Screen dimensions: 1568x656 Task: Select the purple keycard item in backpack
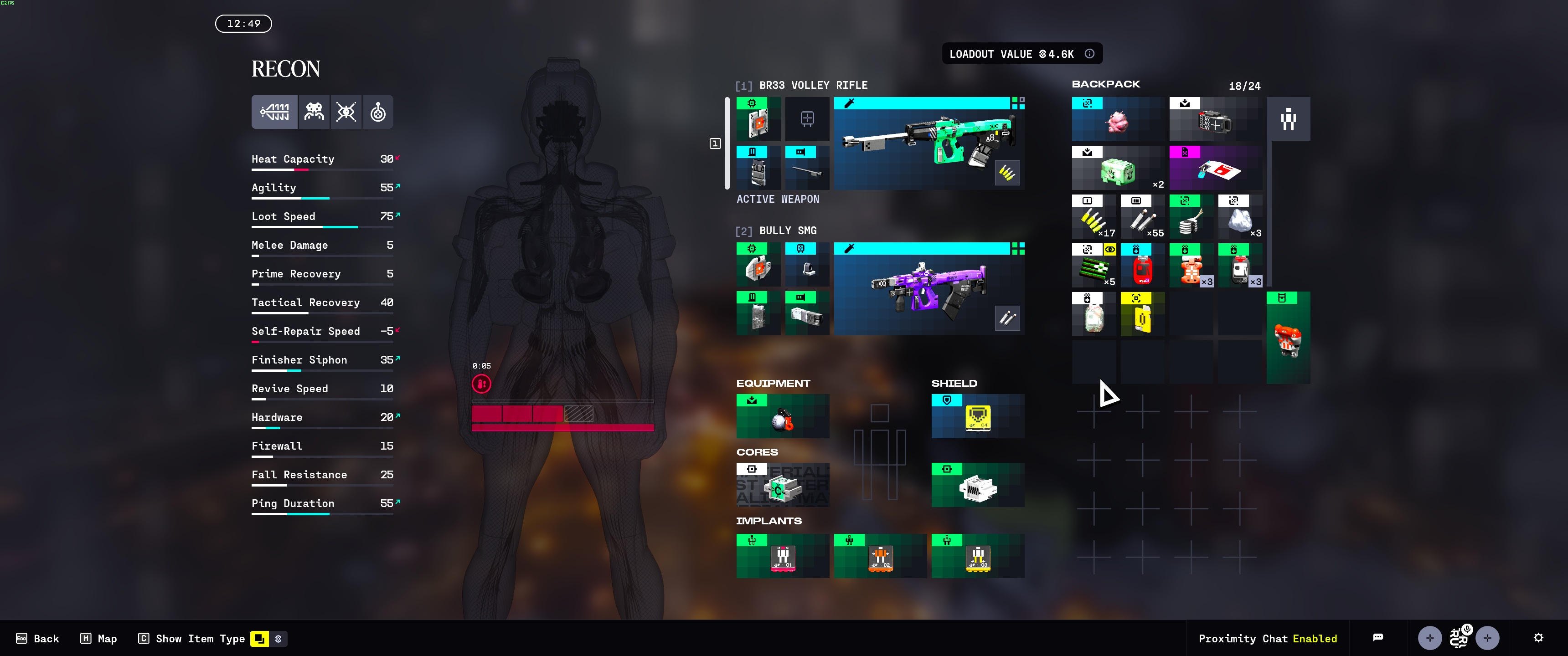[x=1215, y=169]
